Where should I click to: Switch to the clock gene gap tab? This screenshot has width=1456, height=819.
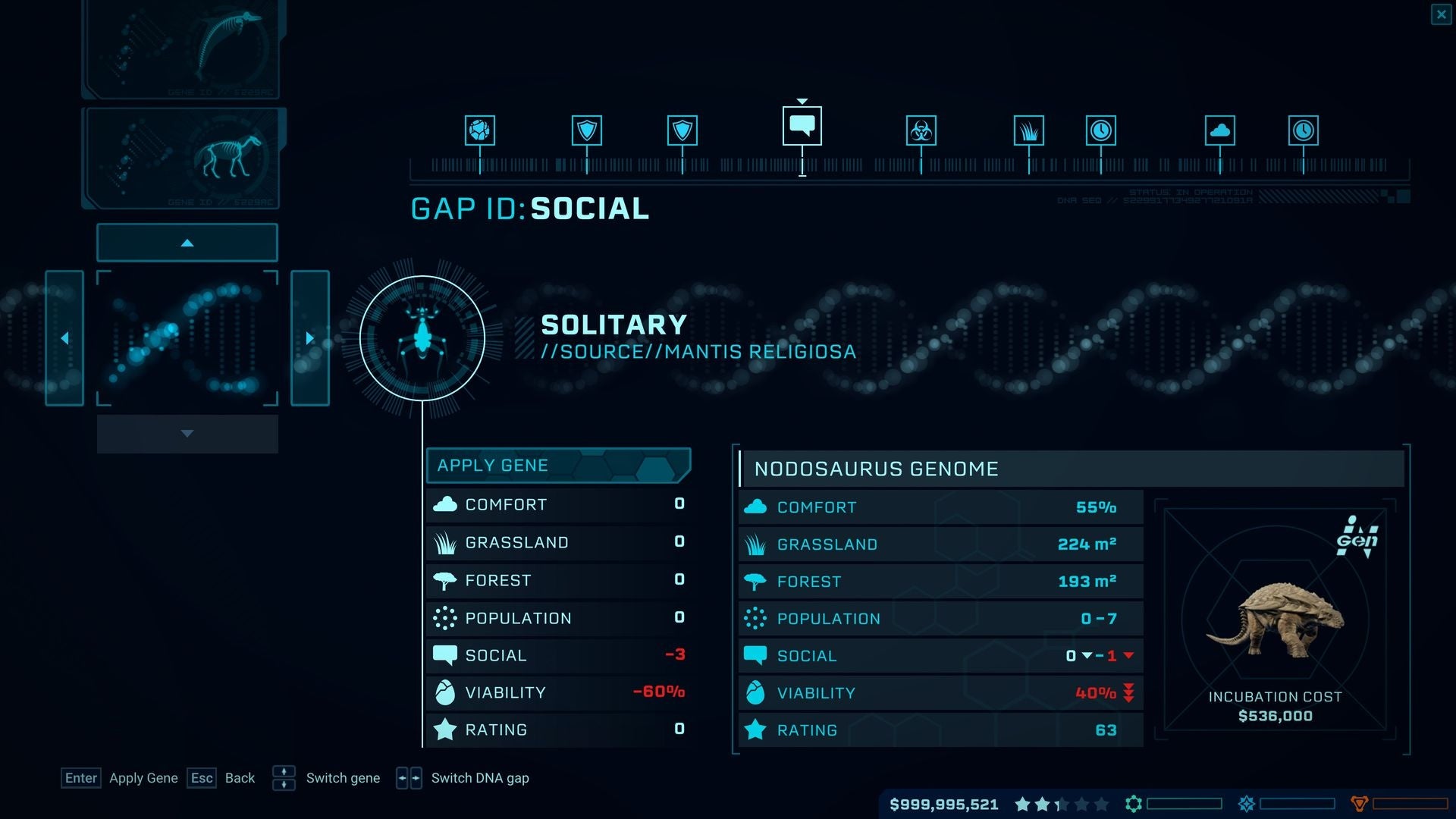pyautogui.click(x=1100, y=130)
